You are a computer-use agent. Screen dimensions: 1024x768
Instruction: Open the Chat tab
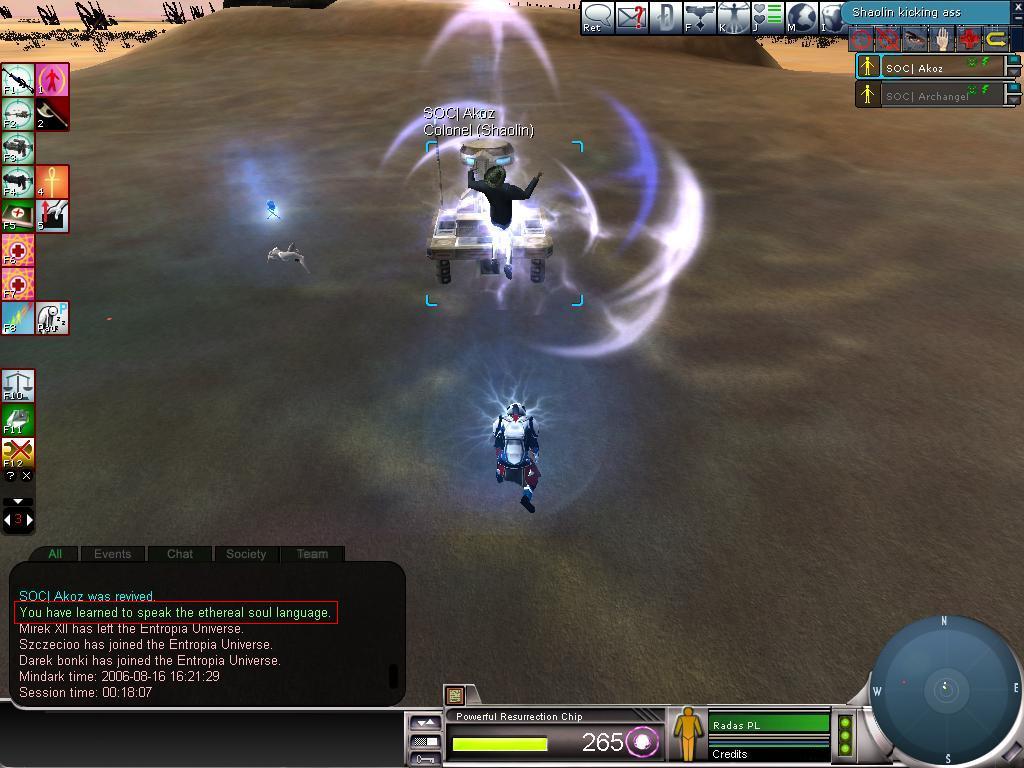tap(180, 553)
